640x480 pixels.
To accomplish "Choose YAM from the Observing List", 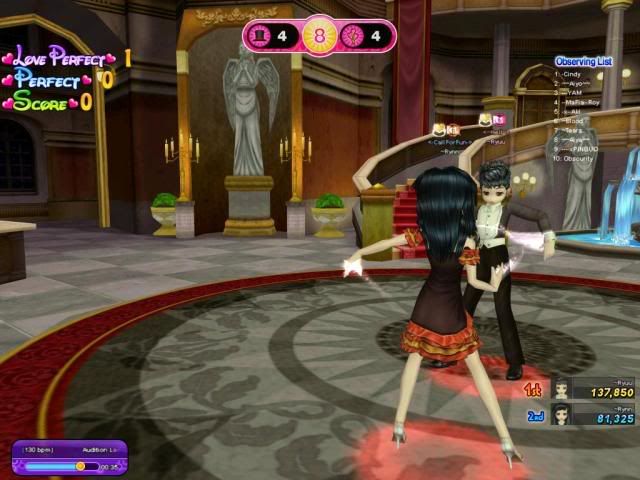I will (x=574, y=93).
